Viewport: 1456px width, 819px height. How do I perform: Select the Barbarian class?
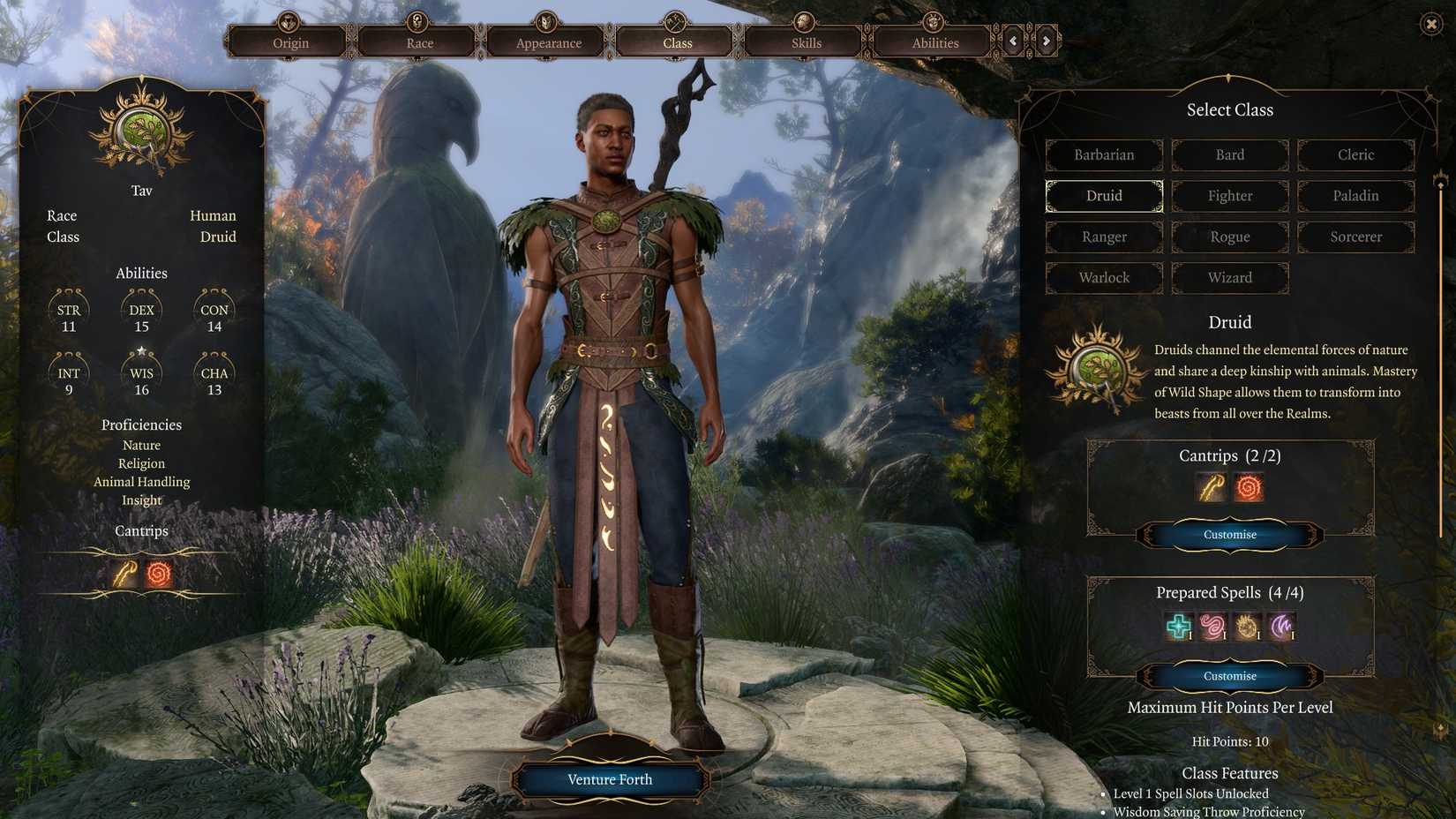point(1103,154)
